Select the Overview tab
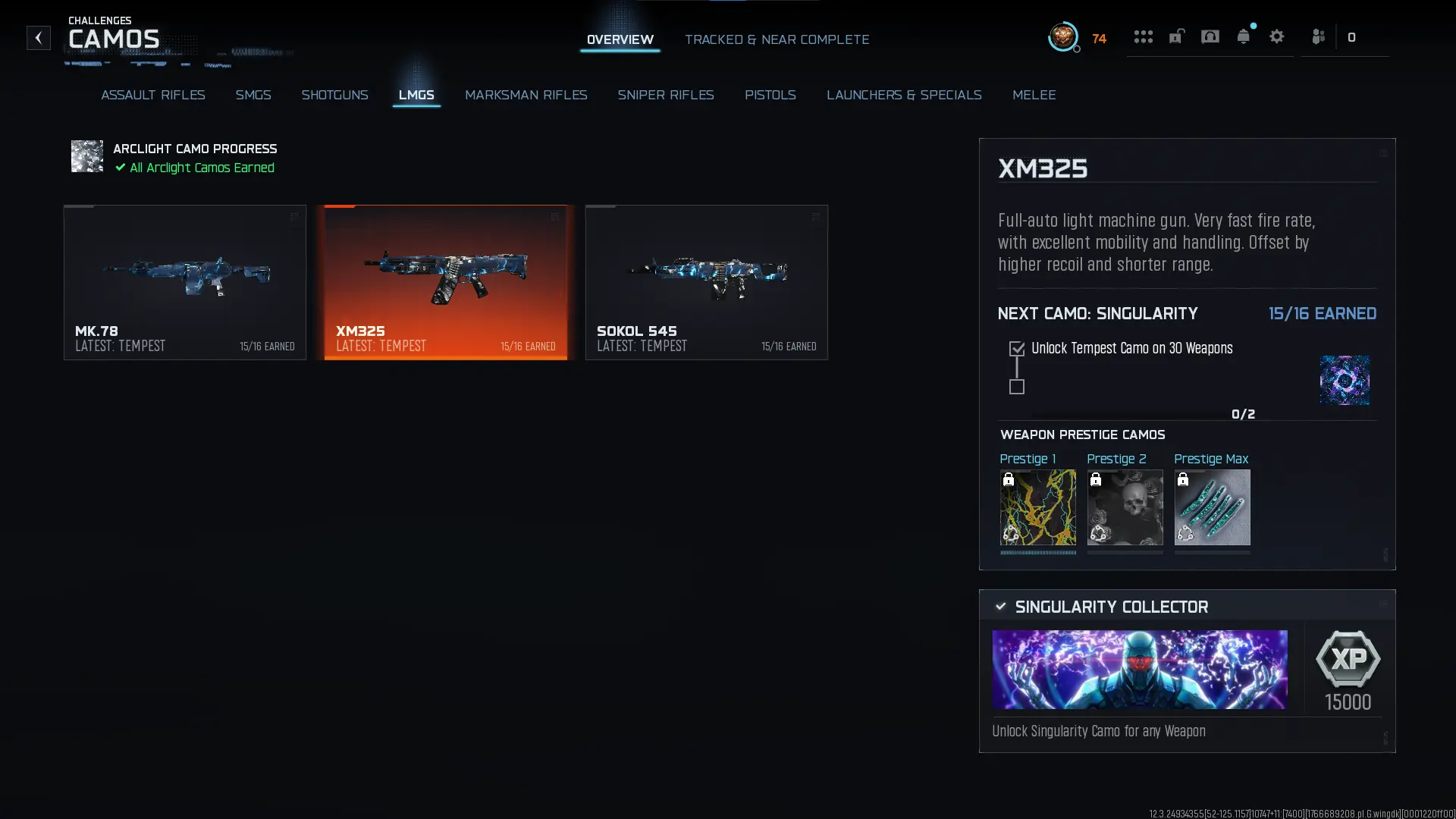 point(620,39)
